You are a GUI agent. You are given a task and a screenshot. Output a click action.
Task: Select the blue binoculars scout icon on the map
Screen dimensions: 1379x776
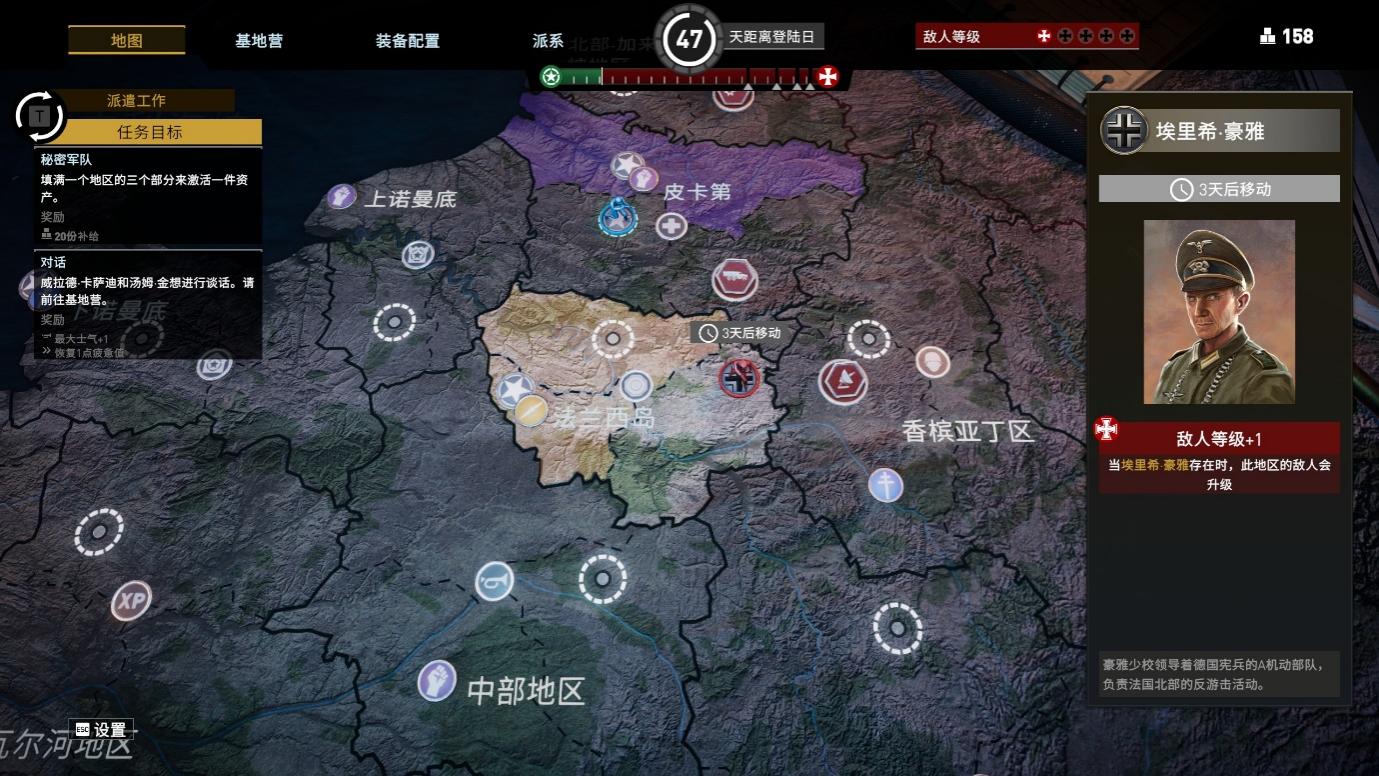pyautogui.click(x=492, y=580)
